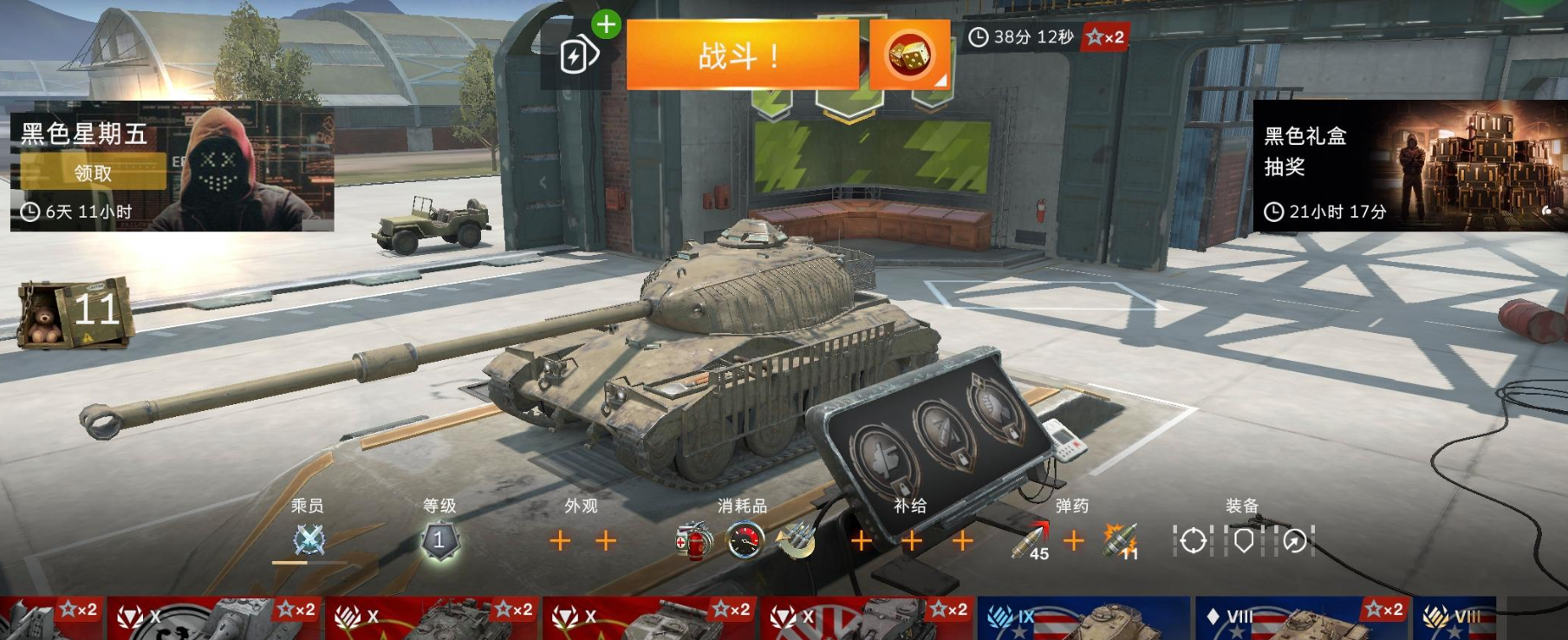The height and width of the screenshot is (640, 1568).
Task: Open the 黑色礼盒 抽奖 event banner
Action: coord(1409,166)
